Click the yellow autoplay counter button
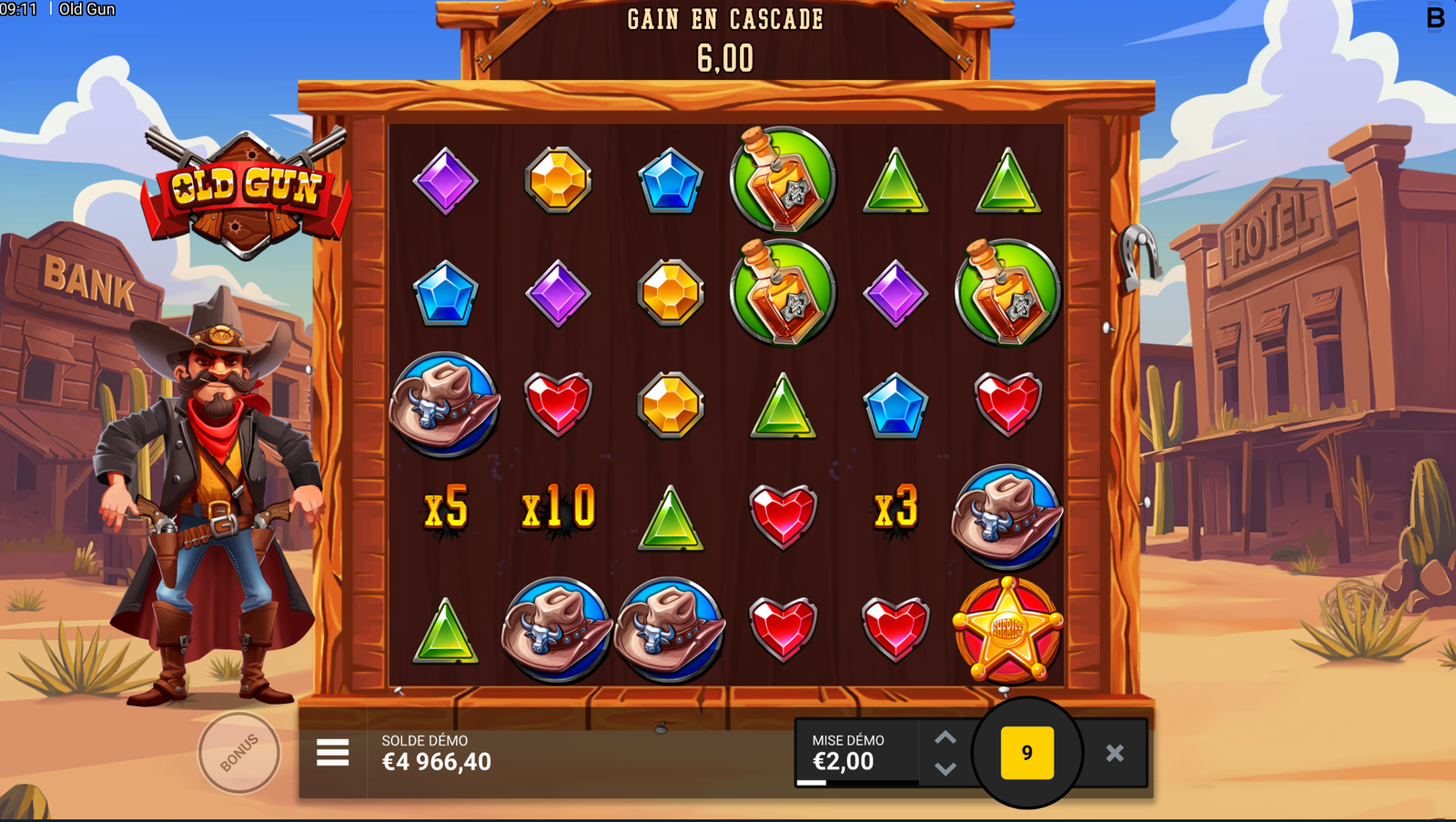 coord(1027,753)
